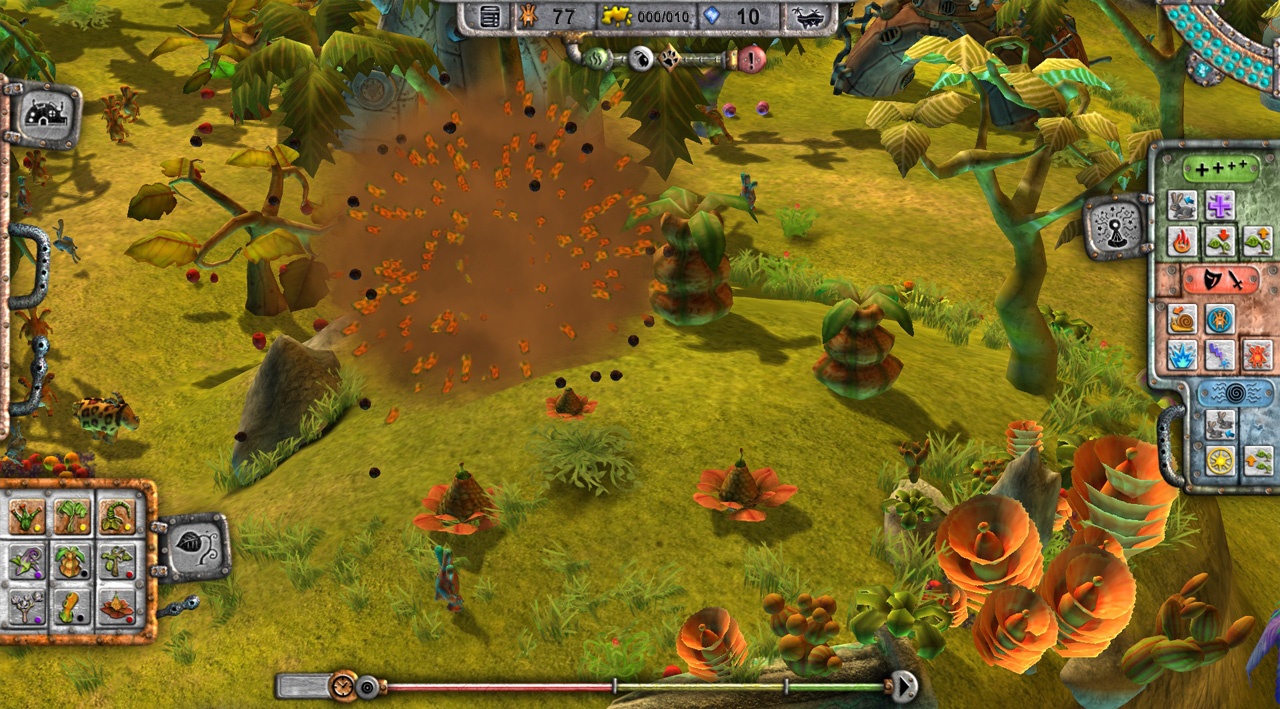The height and width of the screenshot is (709, 1280).
Task: Toggle the leaf plants panel tab
Action: tap(192, 545)
